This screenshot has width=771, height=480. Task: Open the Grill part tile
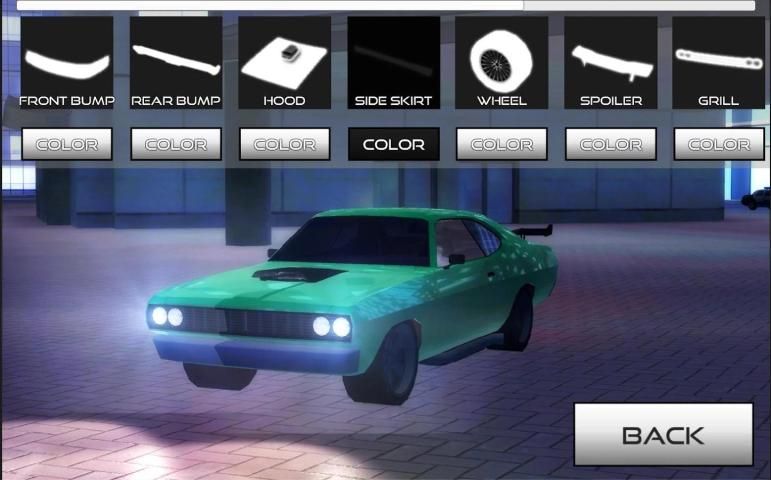coord(718,62)
